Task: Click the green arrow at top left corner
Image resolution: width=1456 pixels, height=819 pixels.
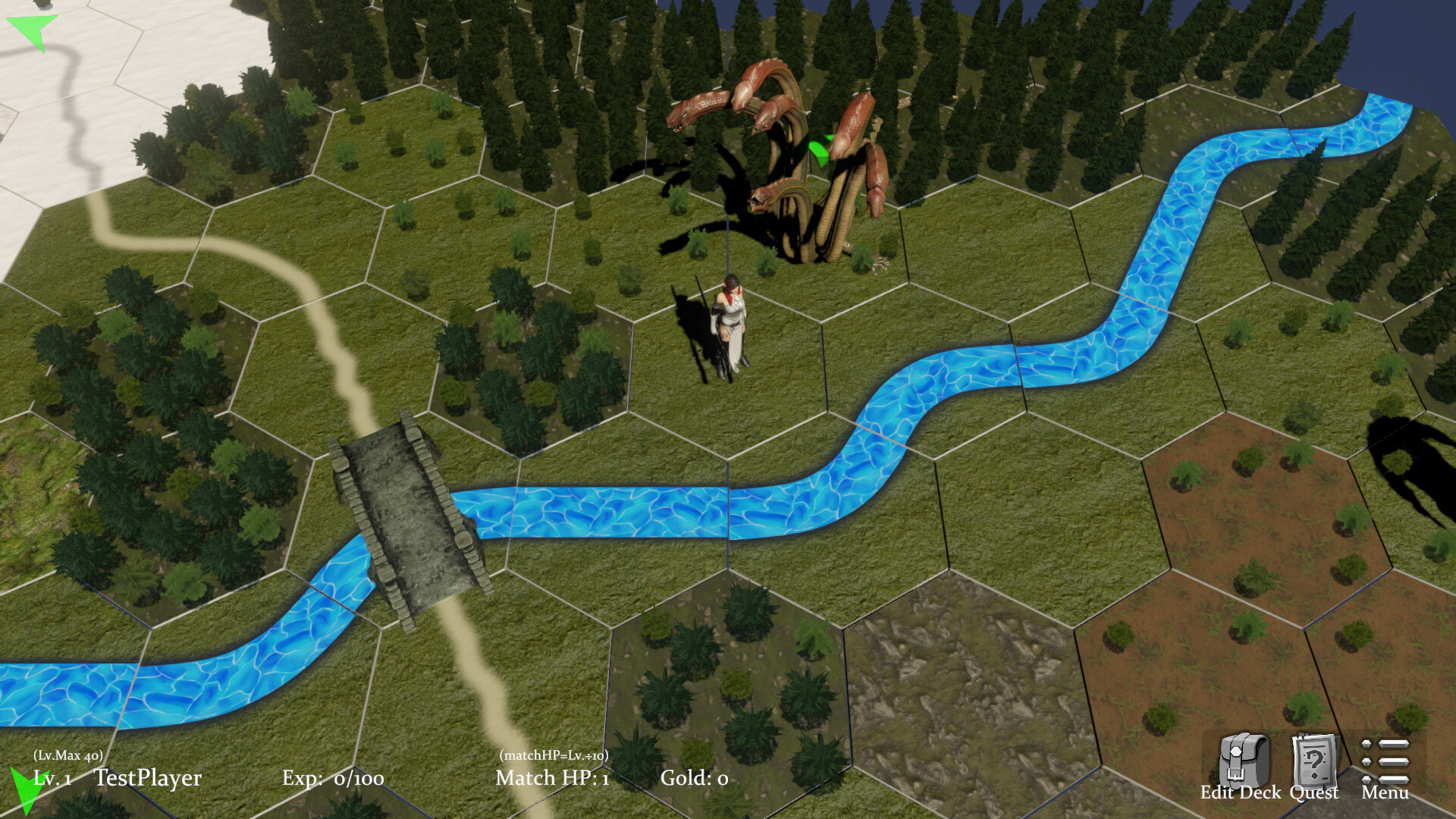Action: click(30, 30)
